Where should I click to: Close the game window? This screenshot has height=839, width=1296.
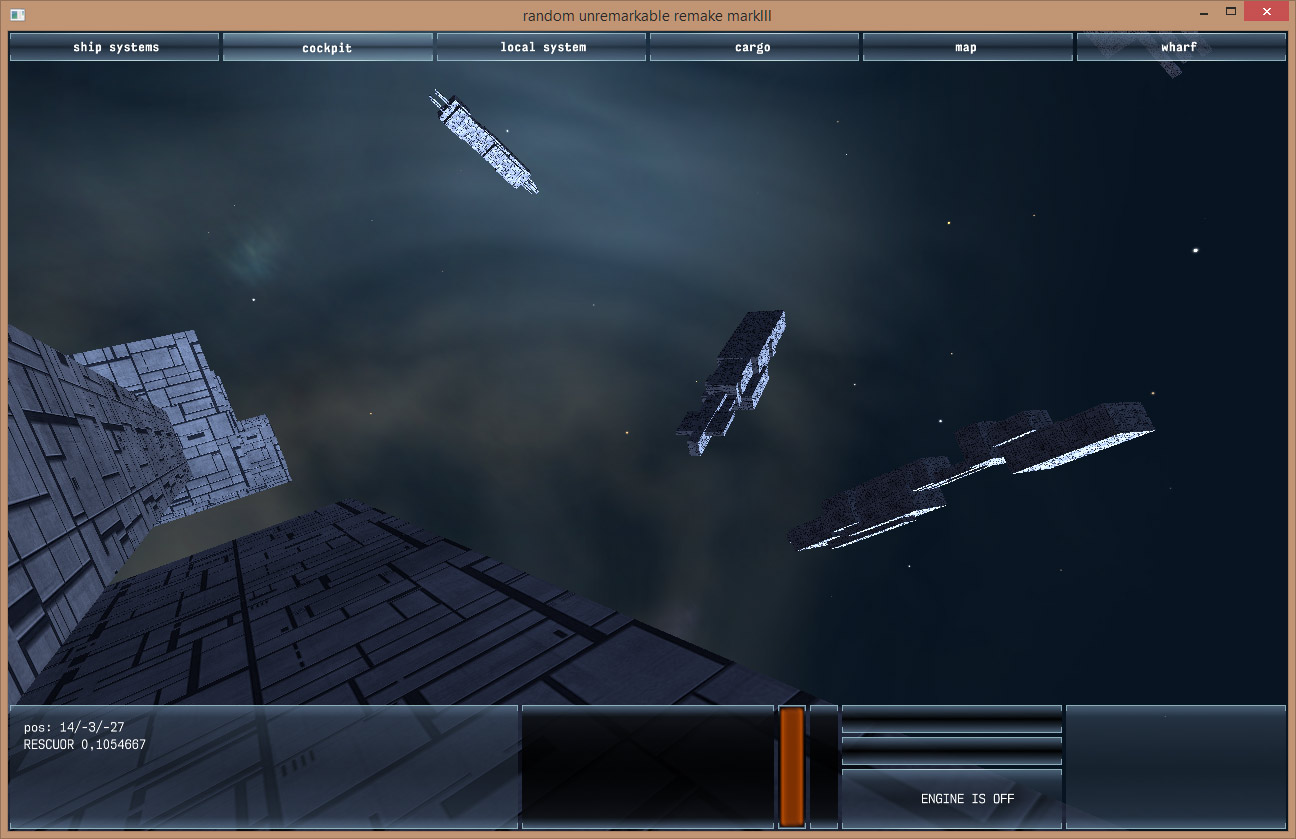[x=1267, y=13]
